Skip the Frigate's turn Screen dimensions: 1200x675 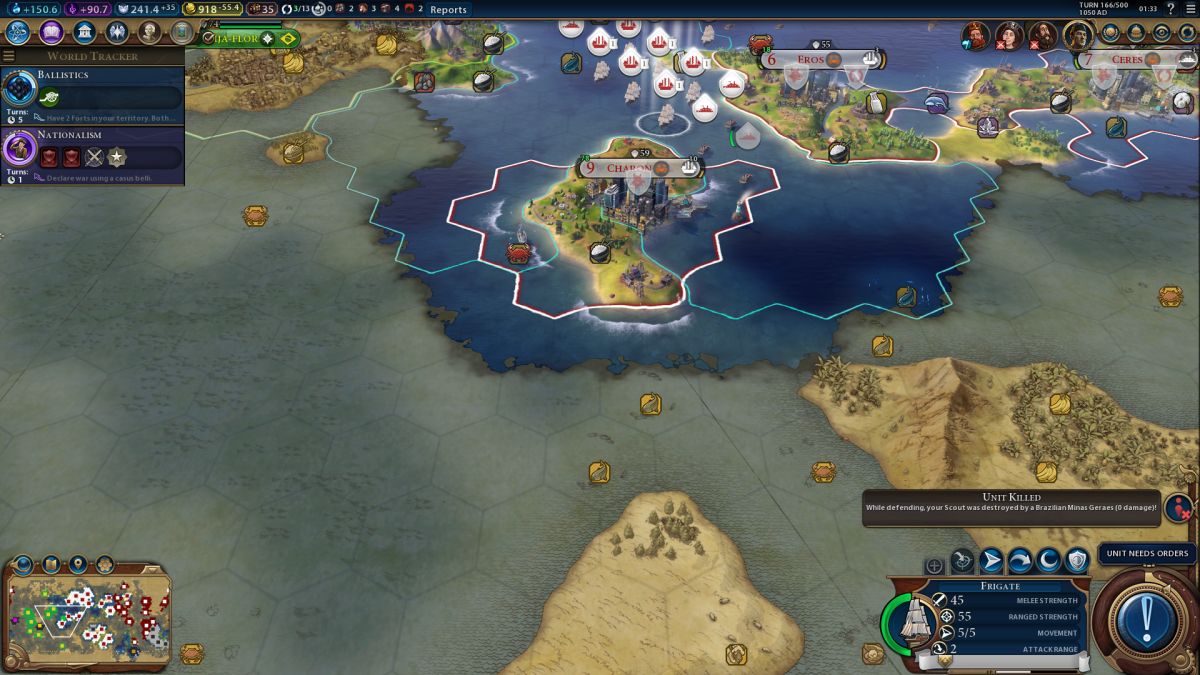(1020, 560)
